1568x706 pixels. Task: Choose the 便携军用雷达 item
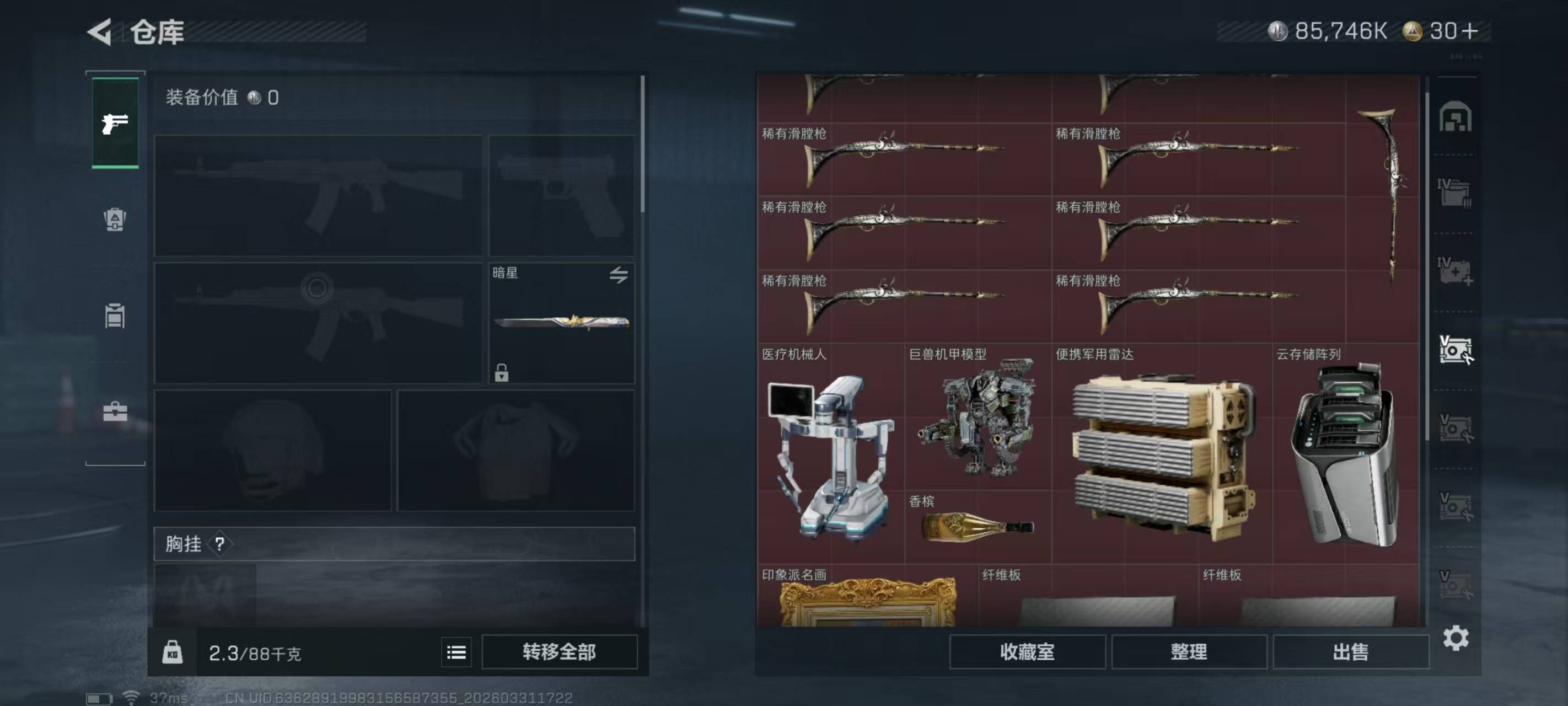click(x=1162, y=453)
